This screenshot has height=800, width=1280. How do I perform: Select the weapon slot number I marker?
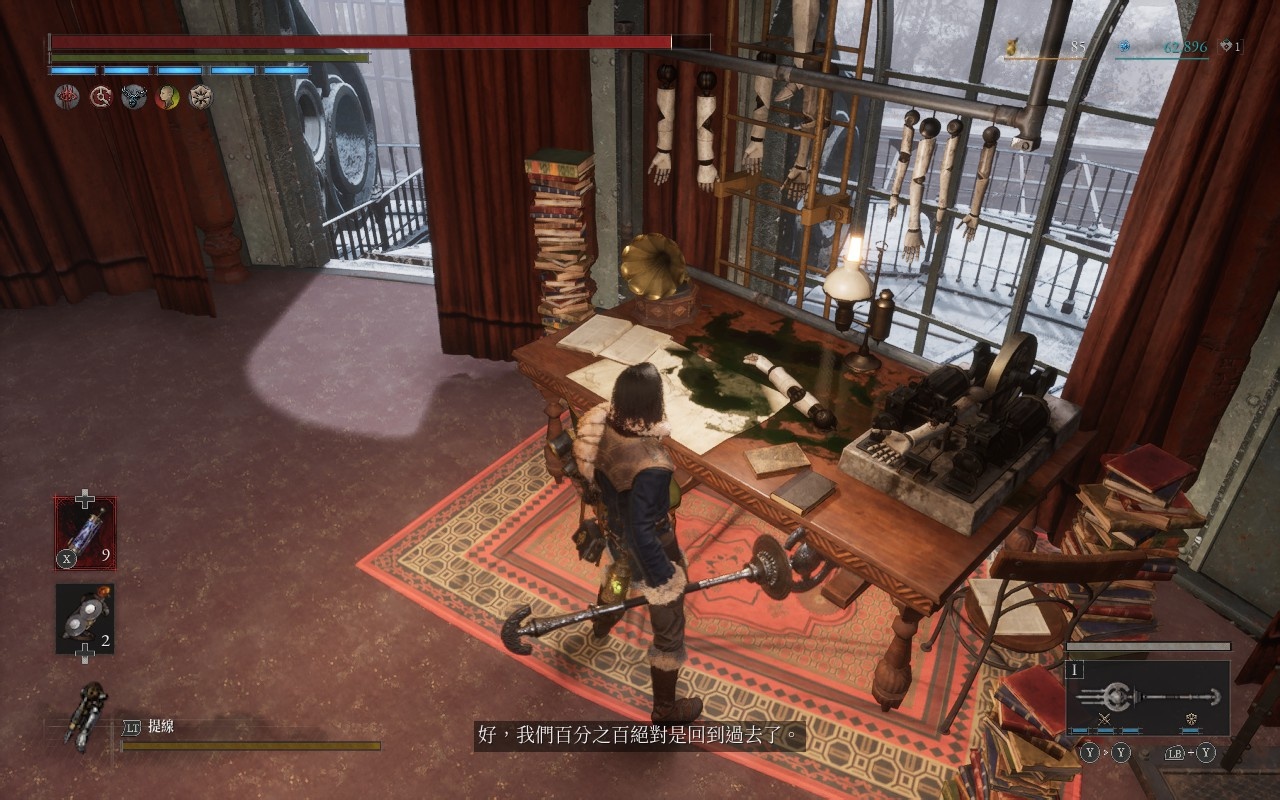coord(1076,670)
